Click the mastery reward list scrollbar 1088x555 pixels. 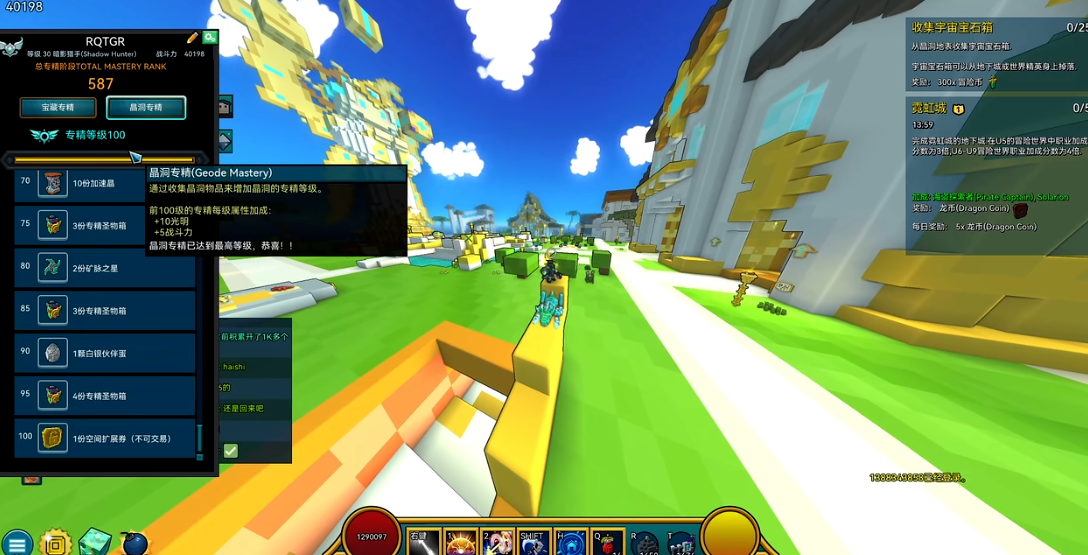pyautogui.click(x=200, y=439)
